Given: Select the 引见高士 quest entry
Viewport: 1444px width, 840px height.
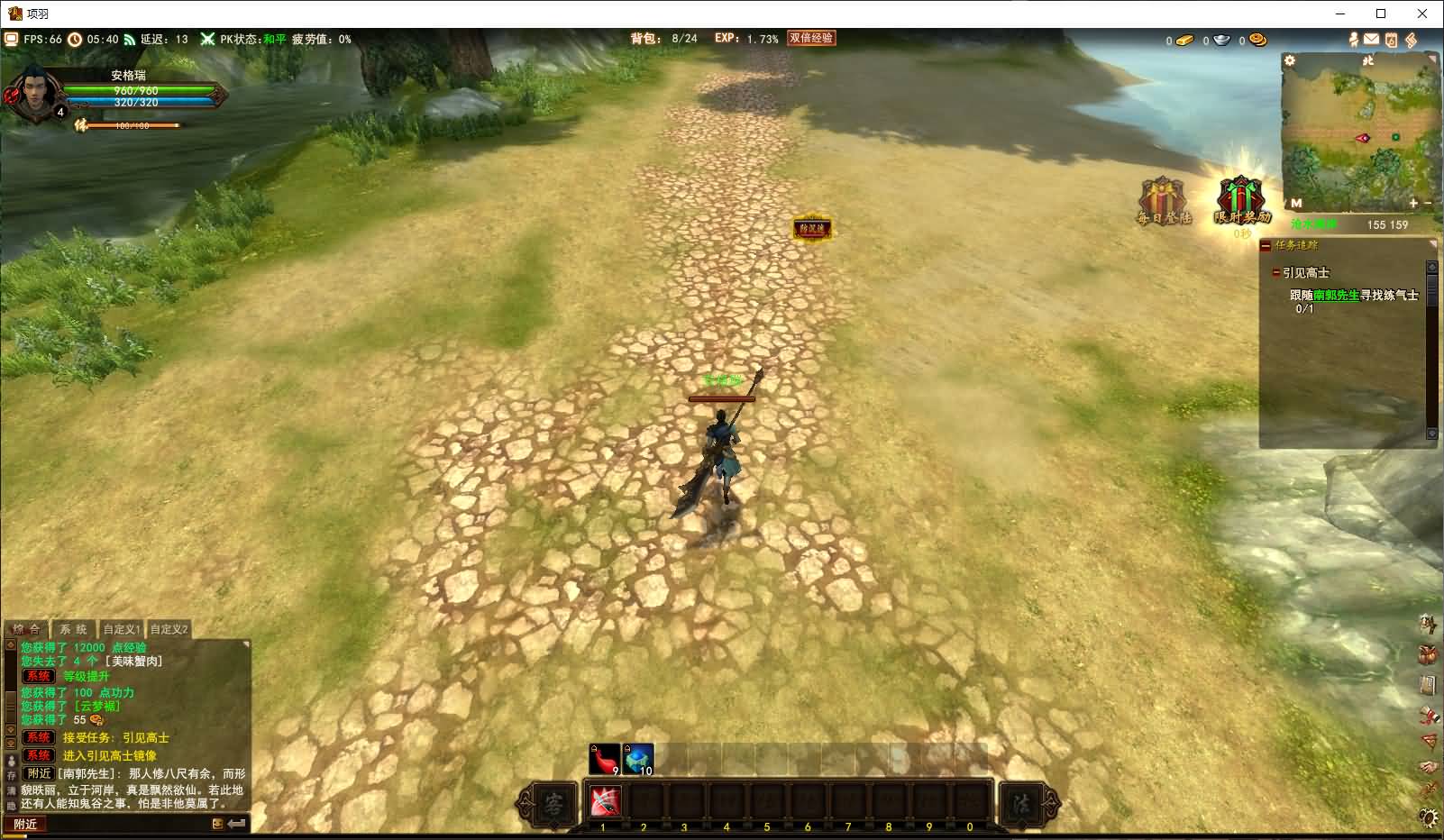Looking at the screenshot, I should (x=1306, y=272).
